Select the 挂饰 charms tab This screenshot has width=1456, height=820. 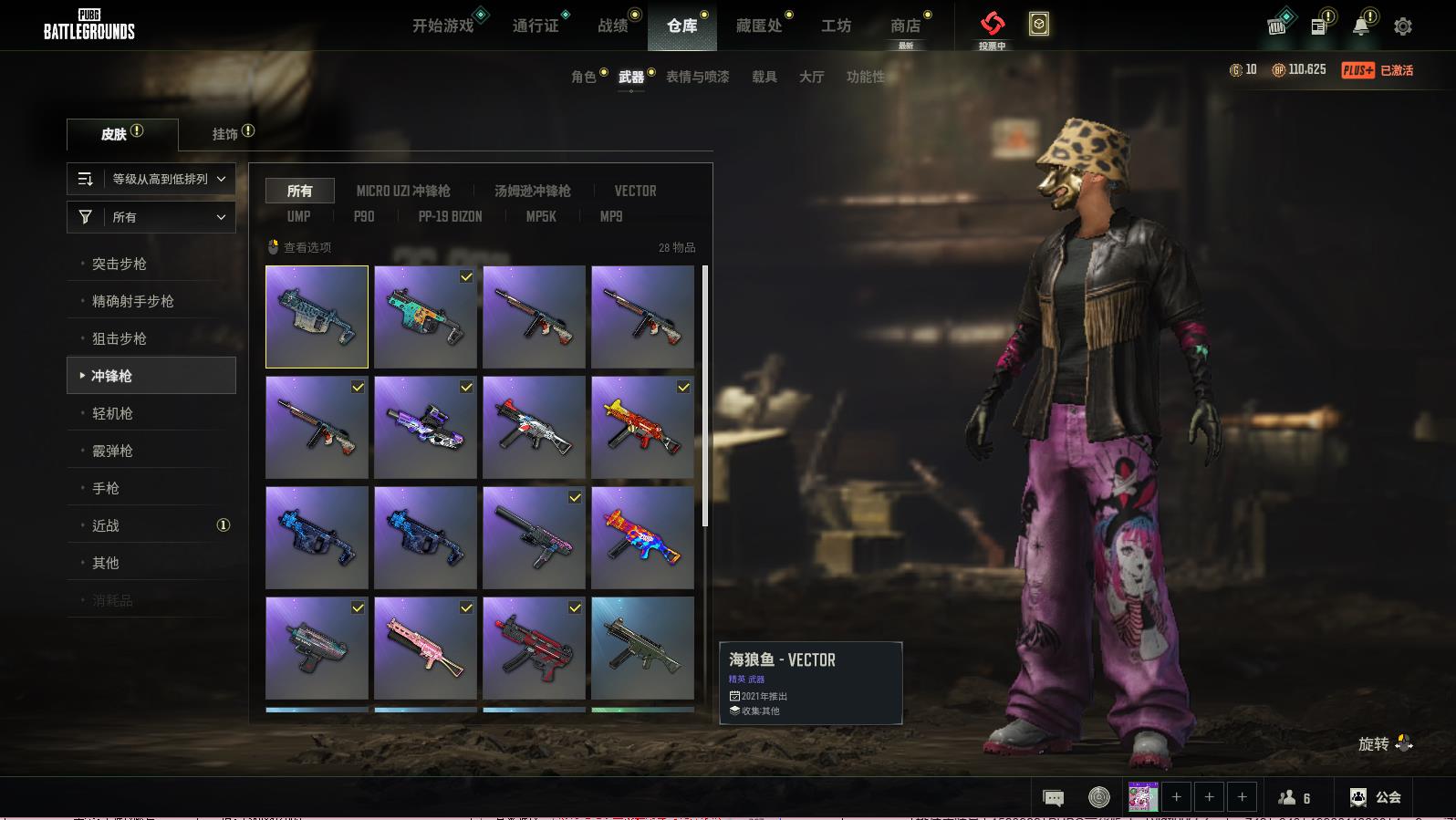tap(225, 134)
